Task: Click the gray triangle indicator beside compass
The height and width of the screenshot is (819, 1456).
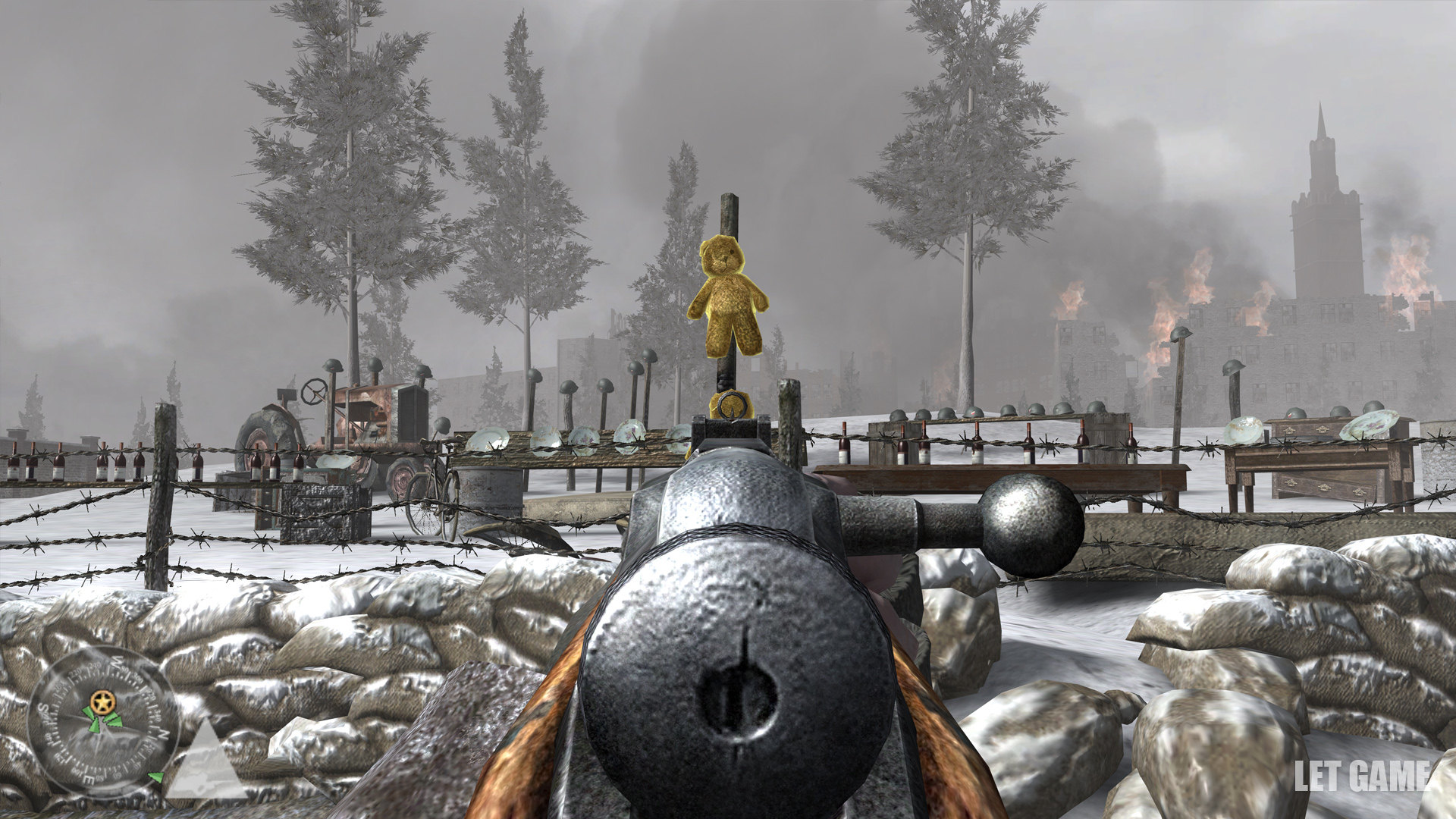Action: [206, 761]
